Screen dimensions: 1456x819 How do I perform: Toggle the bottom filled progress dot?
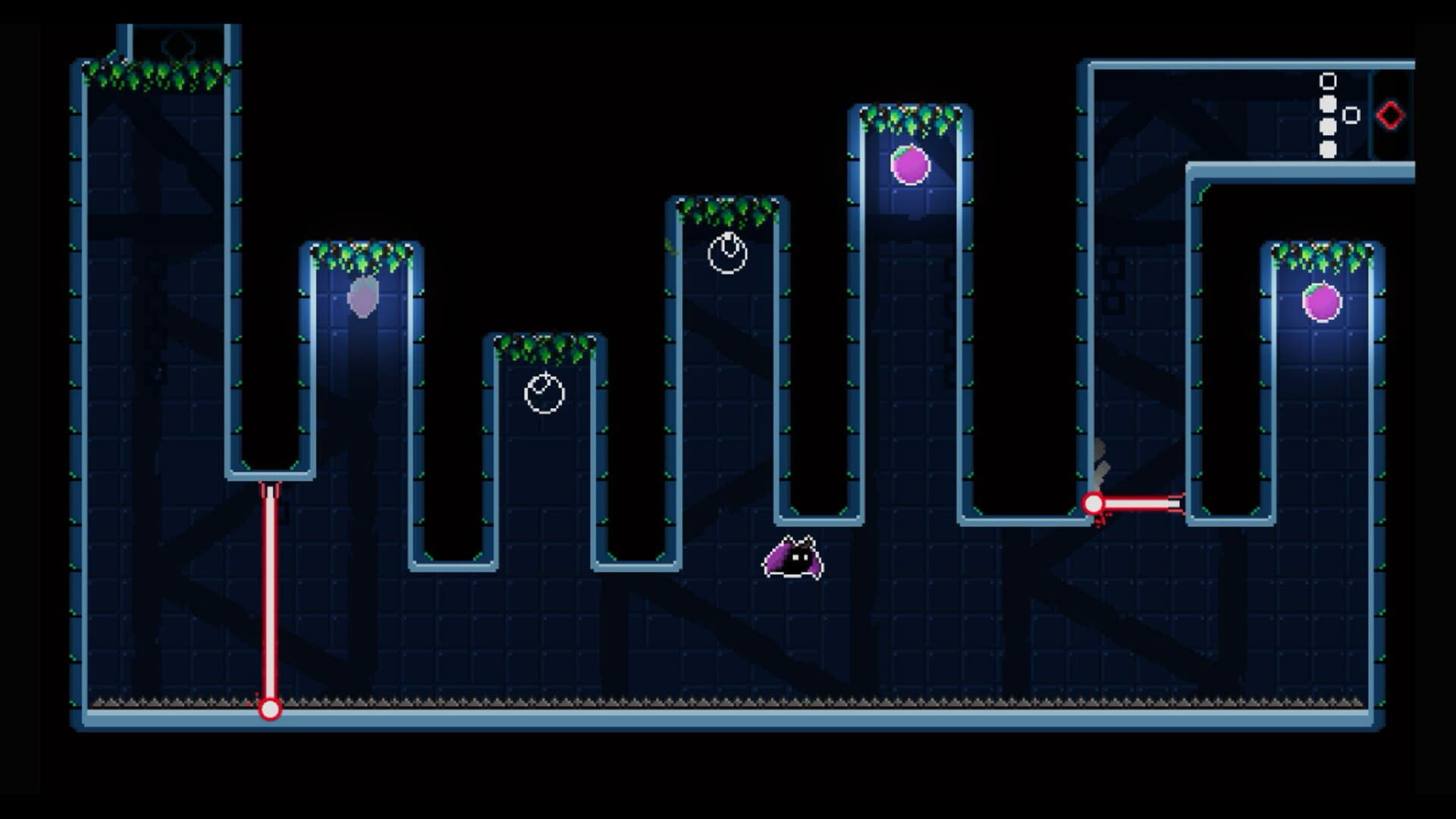[x=1329, y=149]
